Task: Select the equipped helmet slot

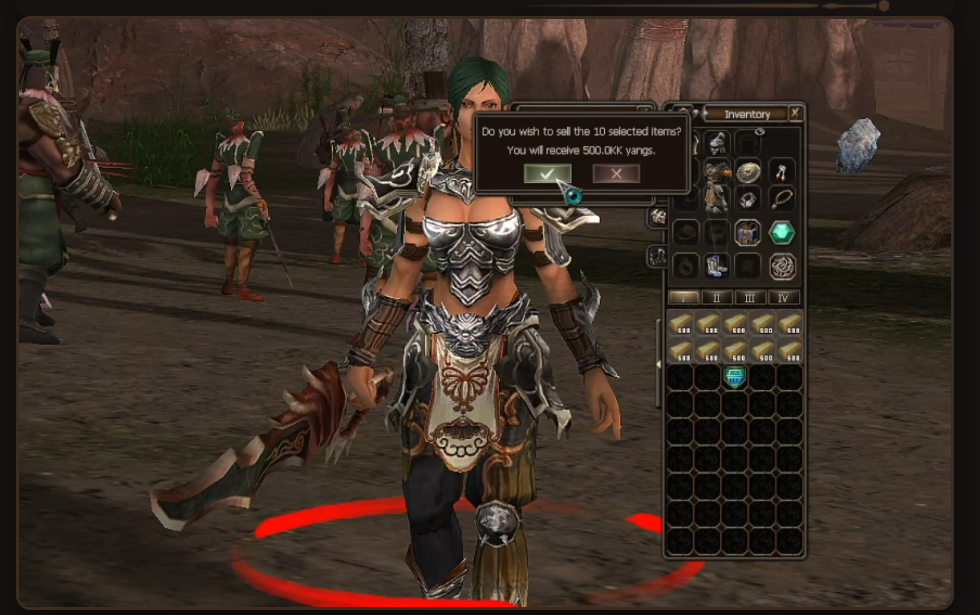Action: tap(716, 144)
